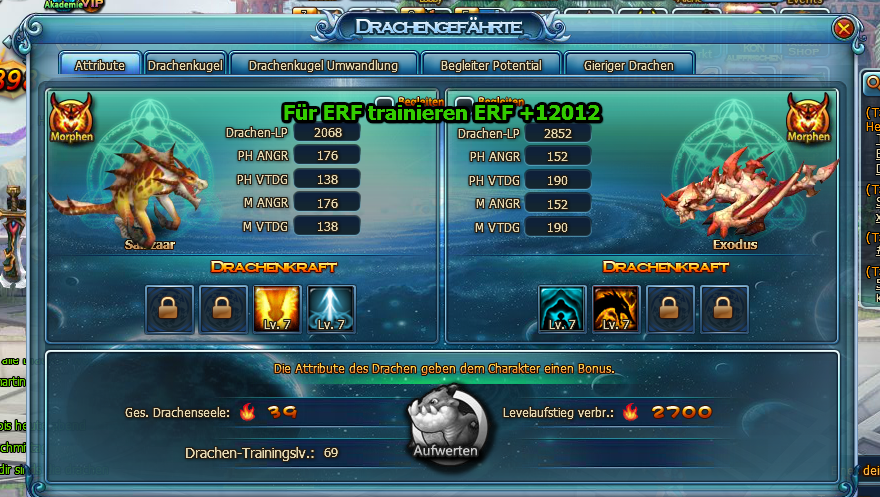The image size is (880, 497).
Task: Morph the dragon Salazar with Morphen
Action: click(71, 118)
